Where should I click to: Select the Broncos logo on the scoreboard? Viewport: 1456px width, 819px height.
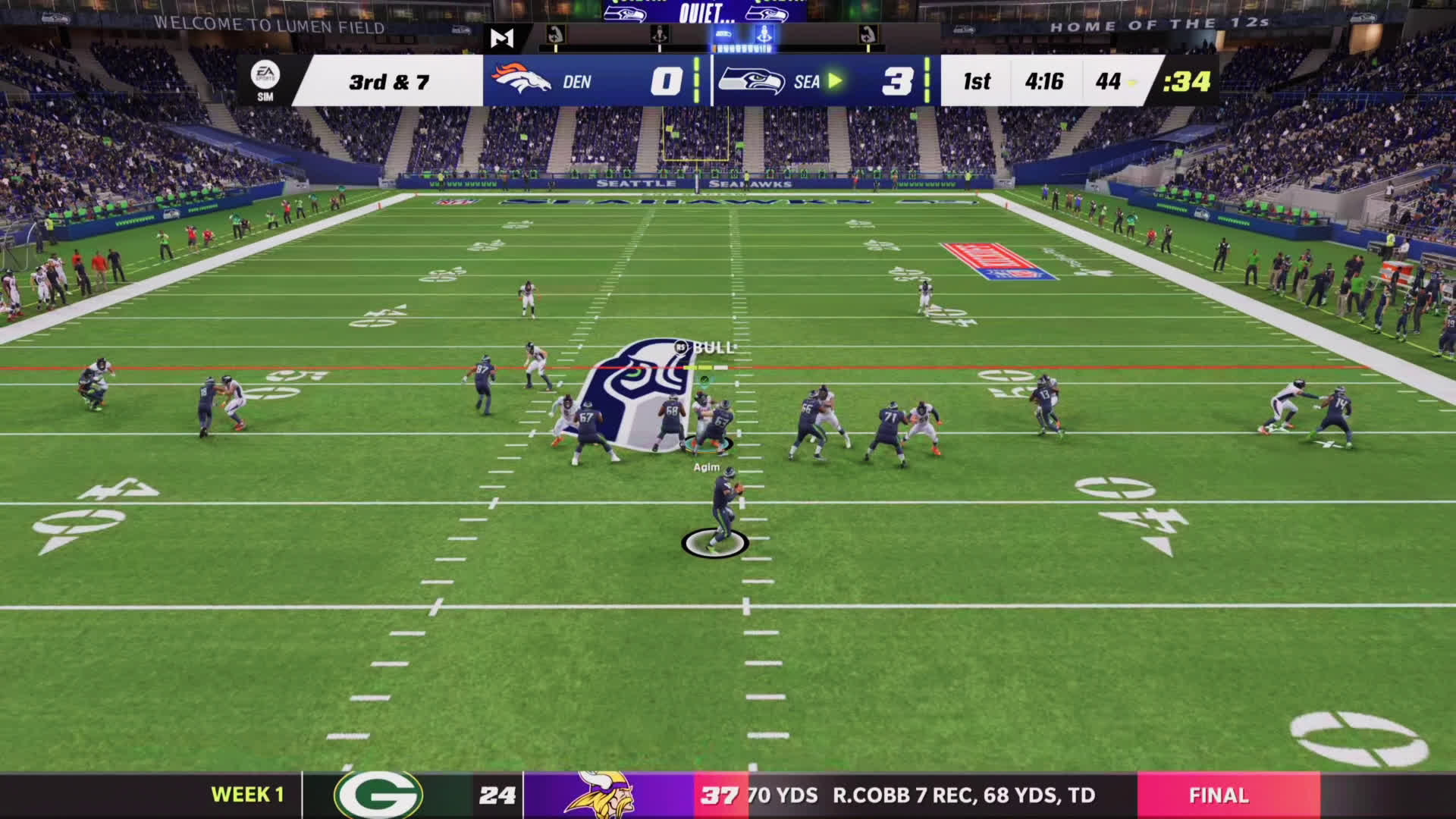521,79
